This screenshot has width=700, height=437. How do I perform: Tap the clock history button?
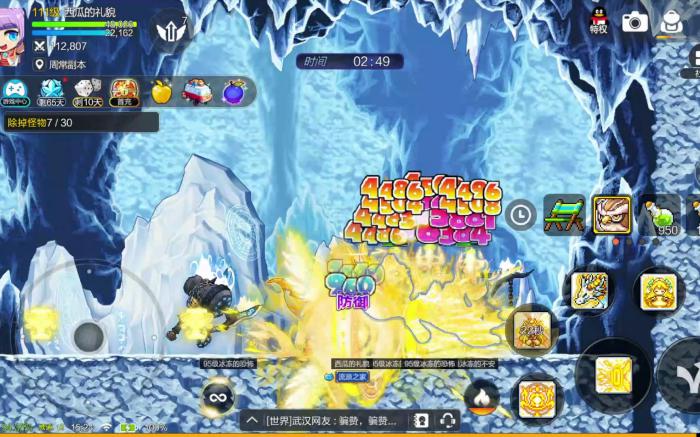point(520,214)
